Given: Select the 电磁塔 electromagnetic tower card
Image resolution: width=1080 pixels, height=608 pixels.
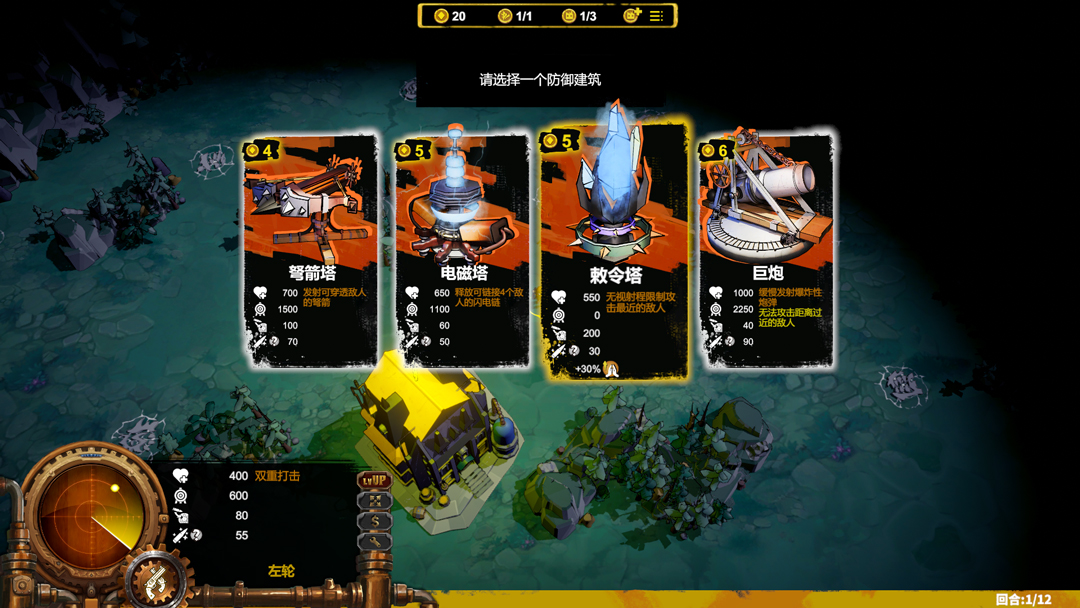Looking at the screenshot, I should click(x=462, y=250).
